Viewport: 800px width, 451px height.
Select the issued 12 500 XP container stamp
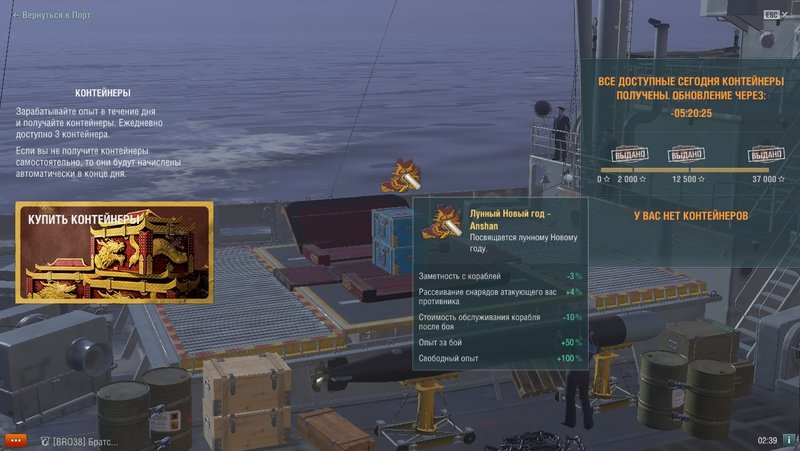(686, 155)
